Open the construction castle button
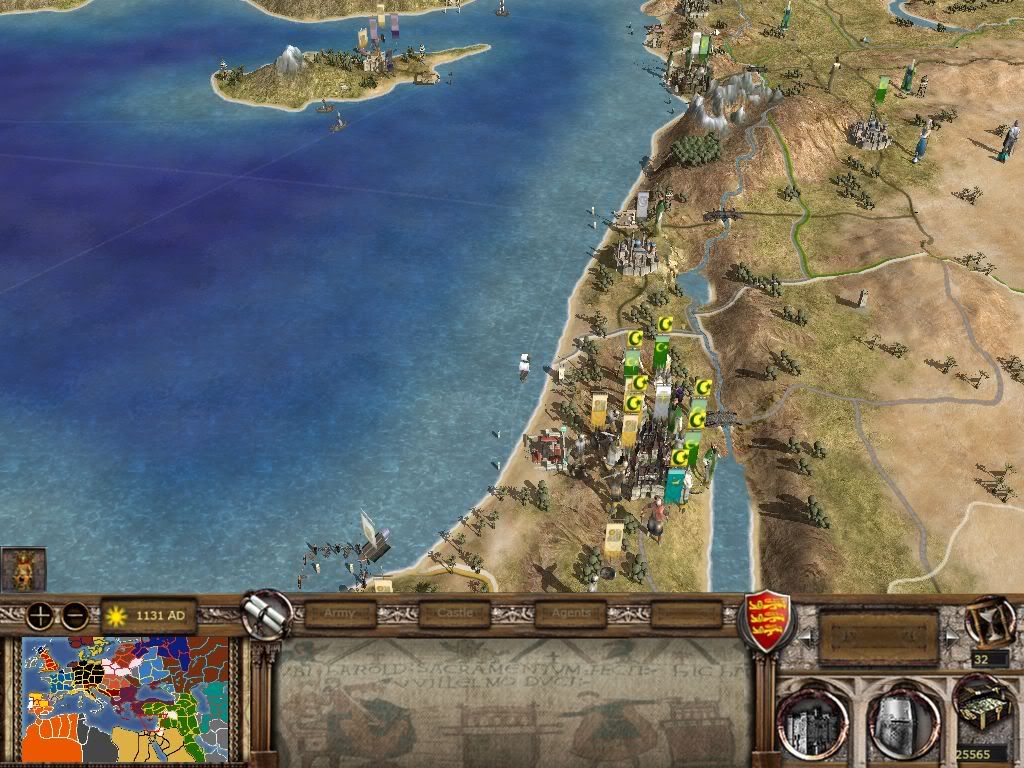Image resolution: width=1024 pixels, height=768 pixels. pos(812,718)
